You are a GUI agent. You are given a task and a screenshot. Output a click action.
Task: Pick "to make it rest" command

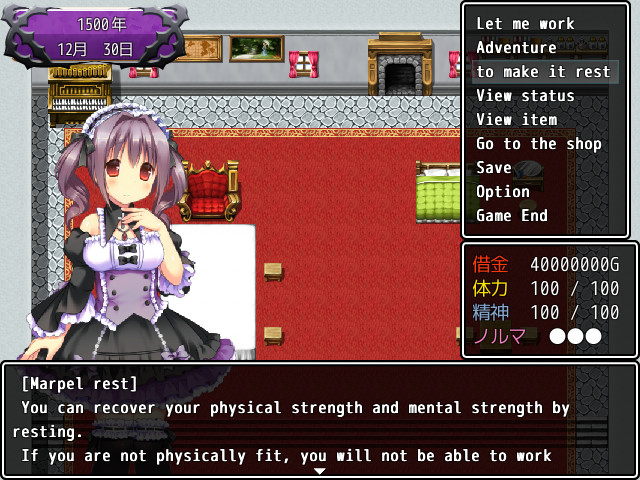(543, 72)
